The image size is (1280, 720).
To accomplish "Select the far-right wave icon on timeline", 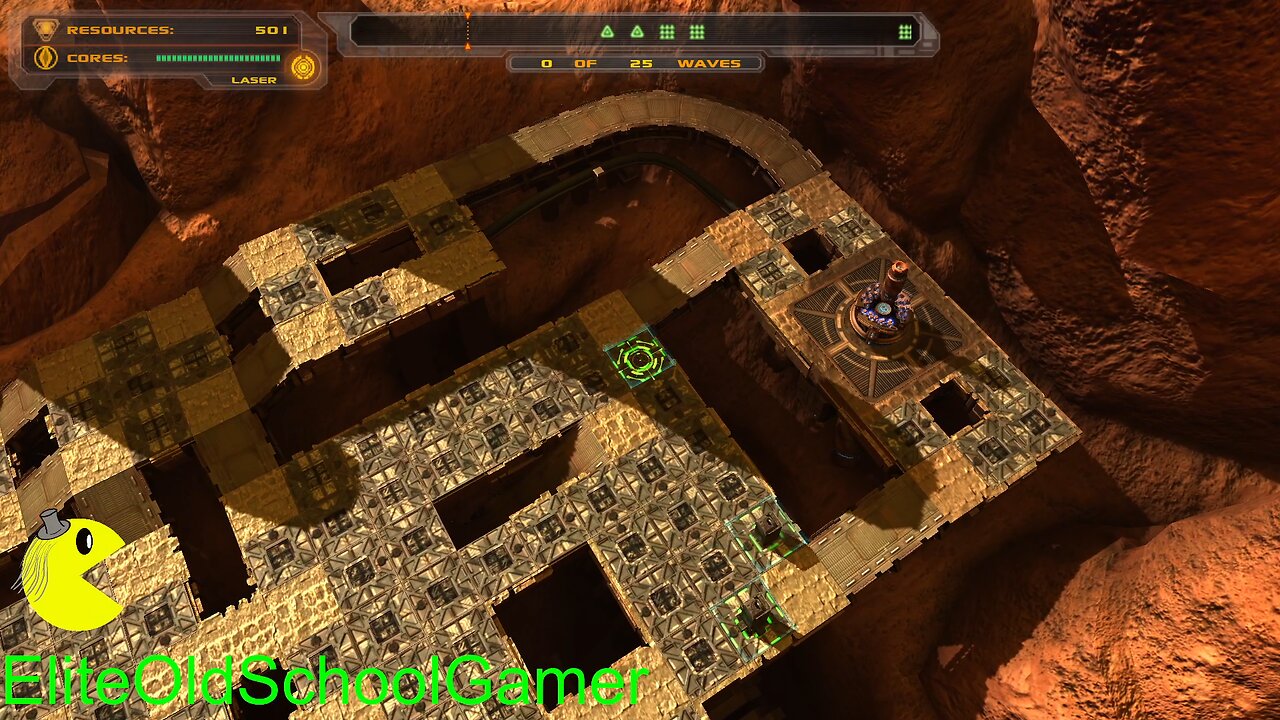I will click(x=903, y=30).
